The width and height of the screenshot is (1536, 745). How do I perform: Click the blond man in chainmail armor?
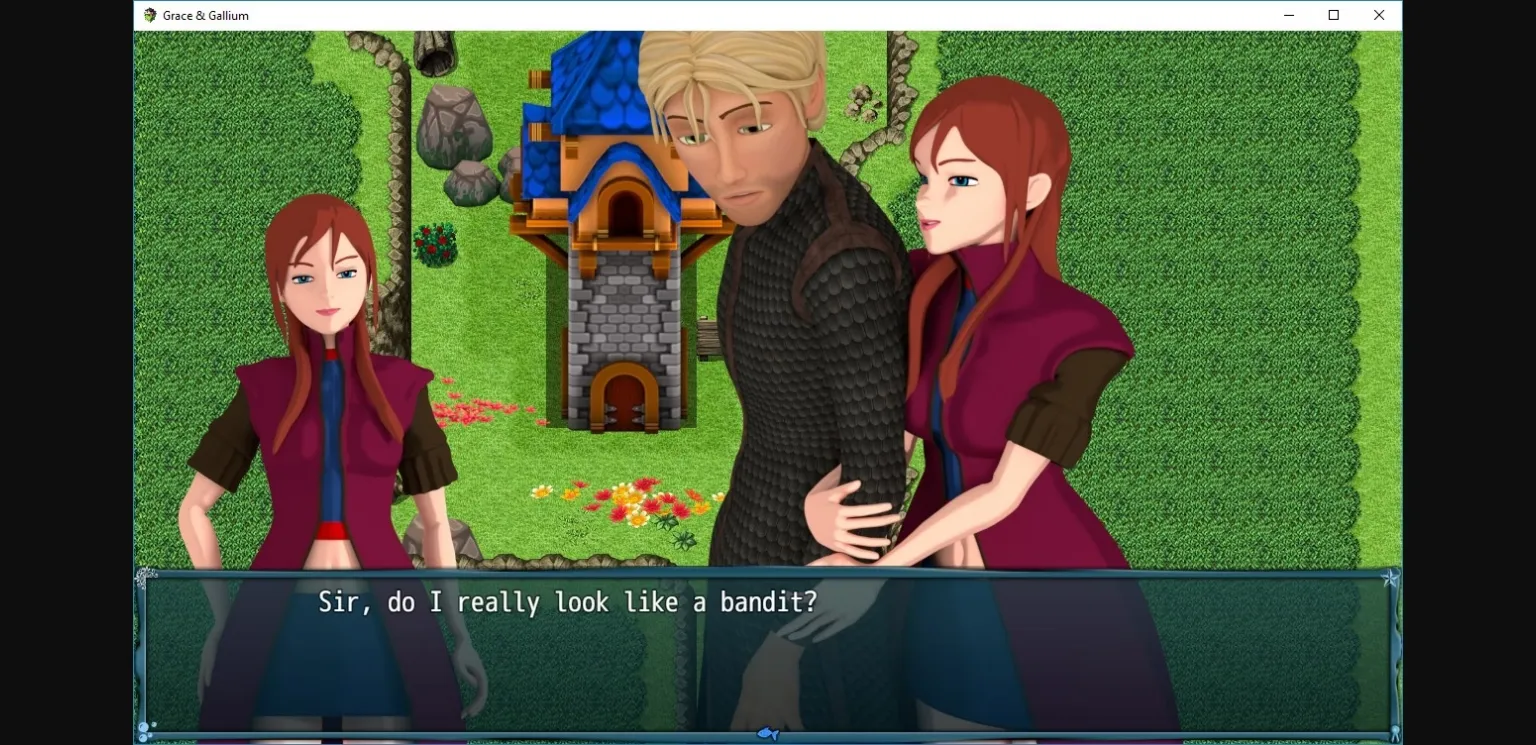tap(790, 300)
